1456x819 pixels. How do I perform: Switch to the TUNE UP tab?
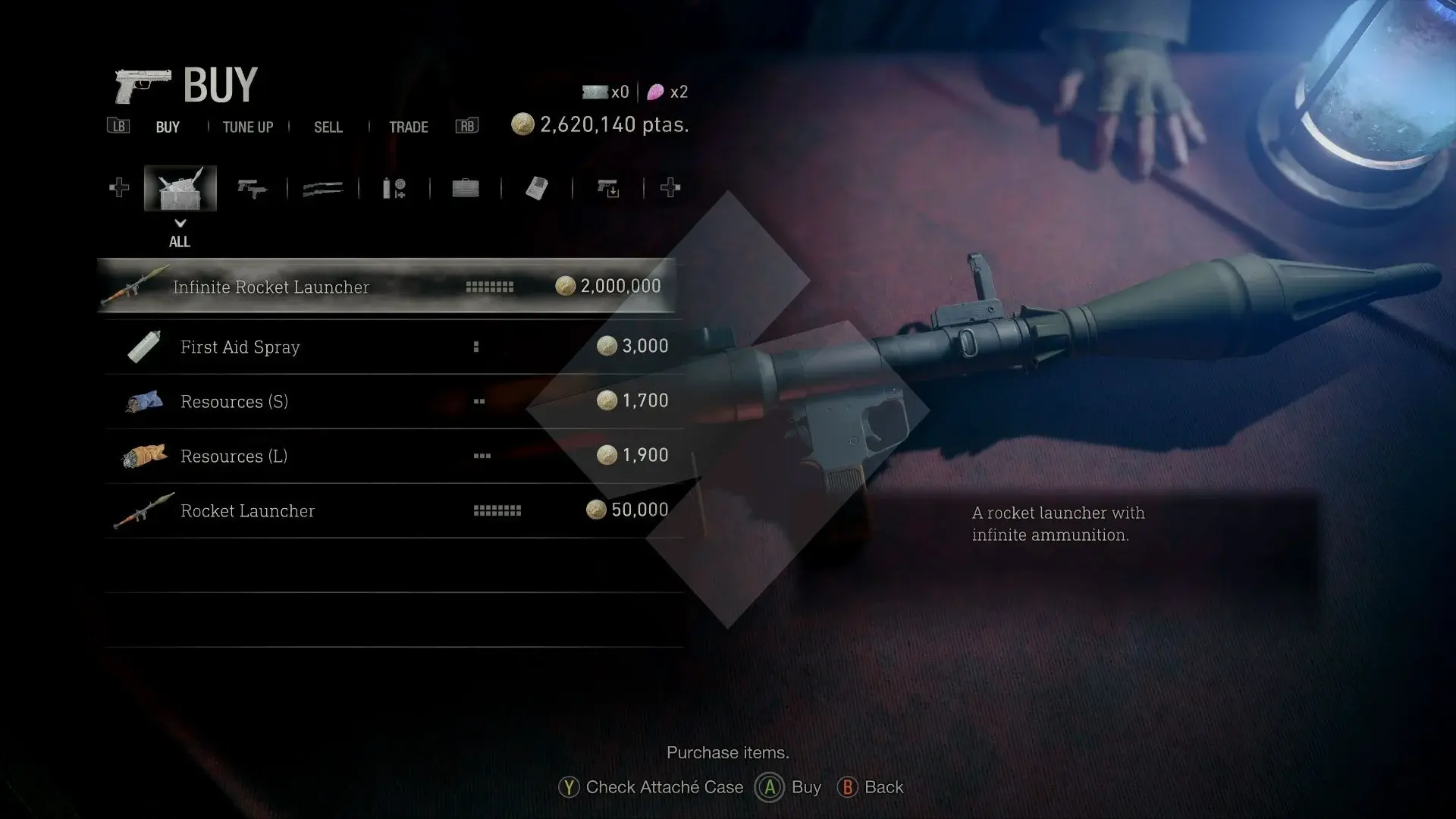[x=247, y=127]
